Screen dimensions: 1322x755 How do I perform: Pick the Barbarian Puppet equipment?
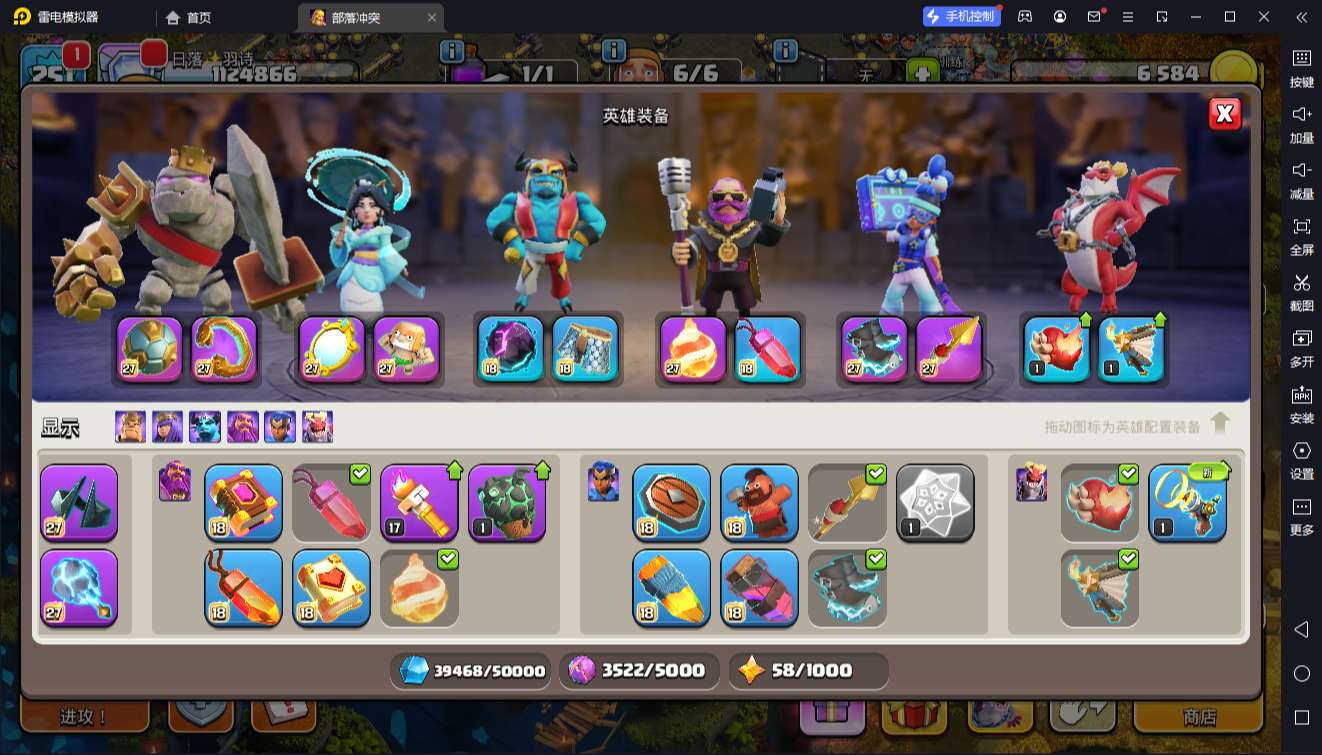(760, 502)
